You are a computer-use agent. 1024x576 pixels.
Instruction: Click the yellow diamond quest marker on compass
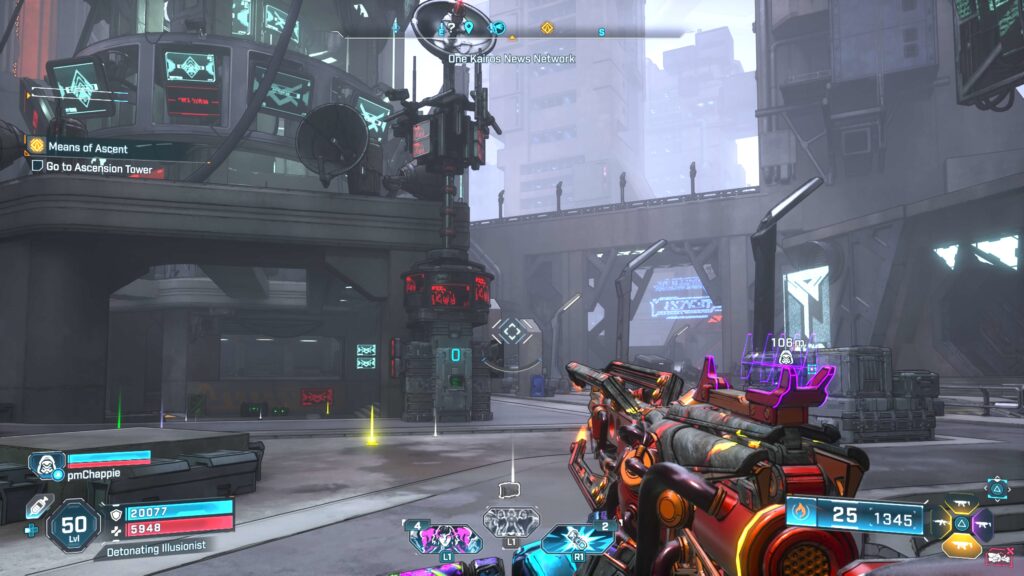click(546, 28)
